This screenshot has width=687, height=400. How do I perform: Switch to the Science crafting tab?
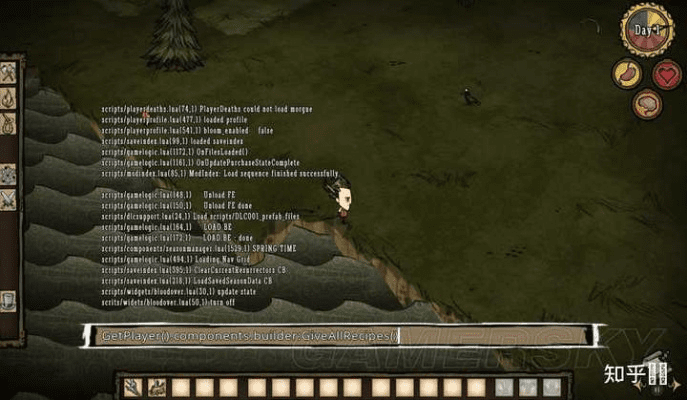pyautogui.click(x=8, y=173)
